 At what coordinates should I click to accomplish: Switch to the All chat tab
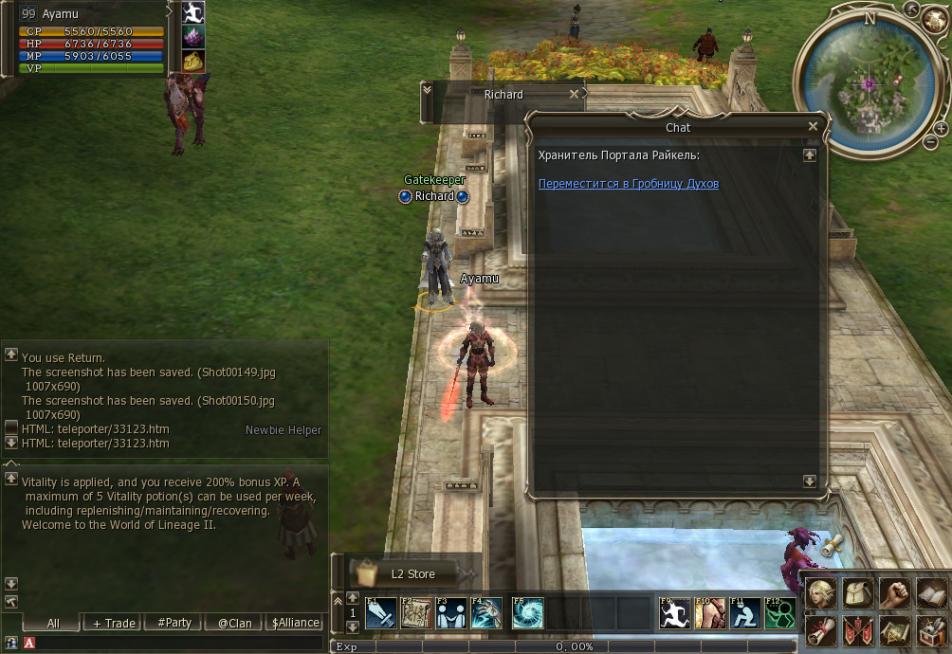tap(53, 623)
